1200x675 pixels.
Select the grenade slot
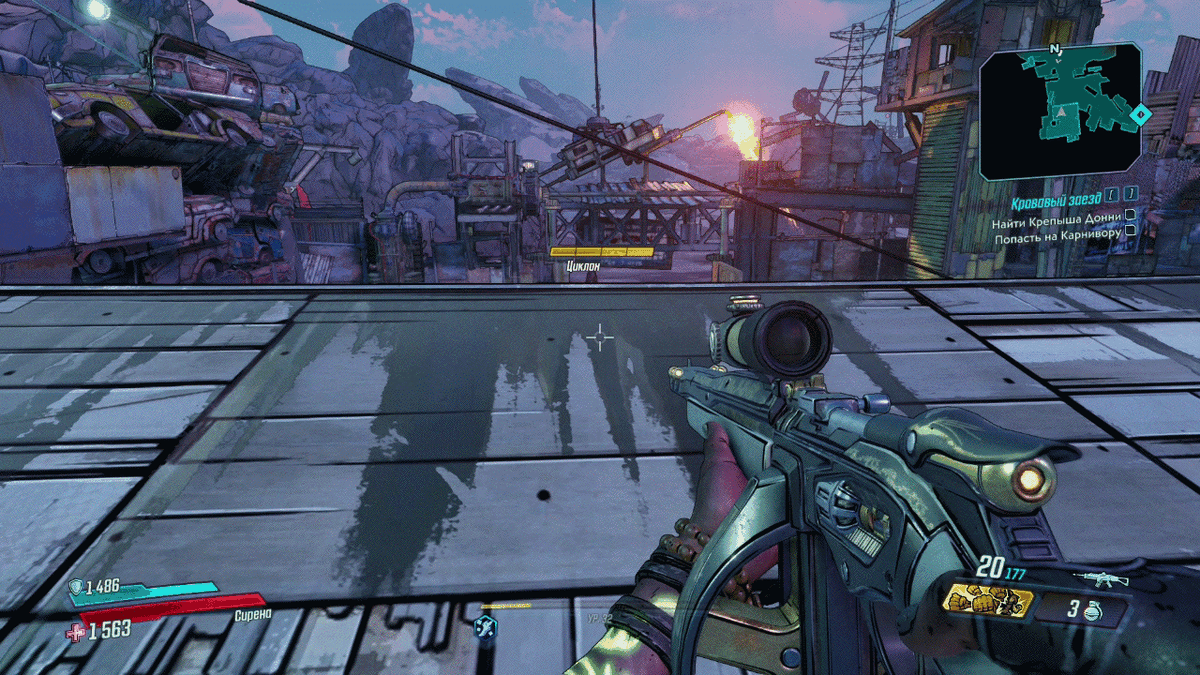(1083, 608)
